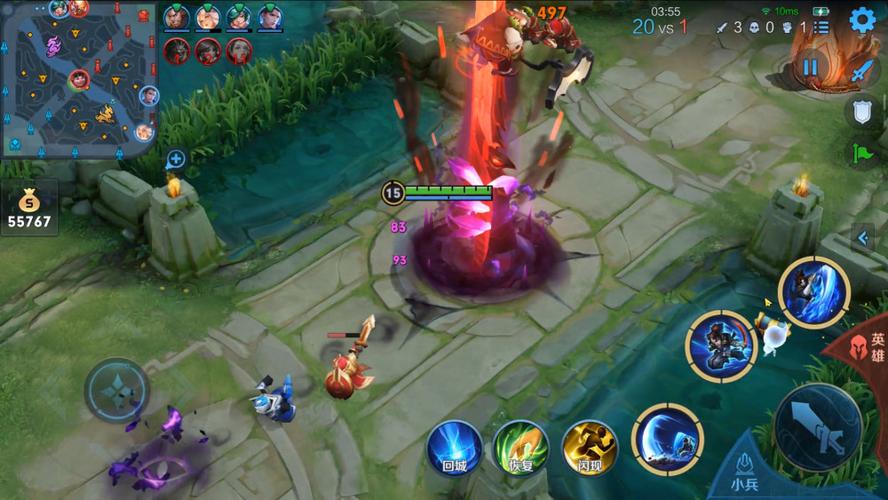Hit the large sword basic attack button
This screenshot has width=888, height=500.
(817, 427)
